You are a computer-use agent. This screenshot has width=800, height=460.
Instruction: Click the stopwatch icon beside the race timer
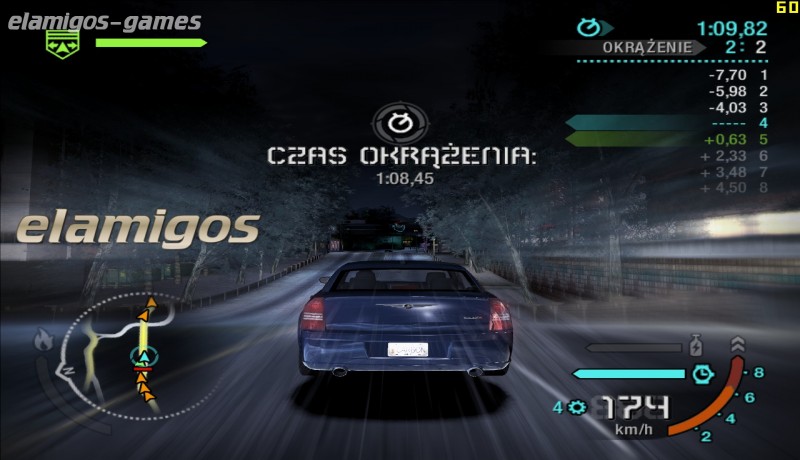(591, 28)
